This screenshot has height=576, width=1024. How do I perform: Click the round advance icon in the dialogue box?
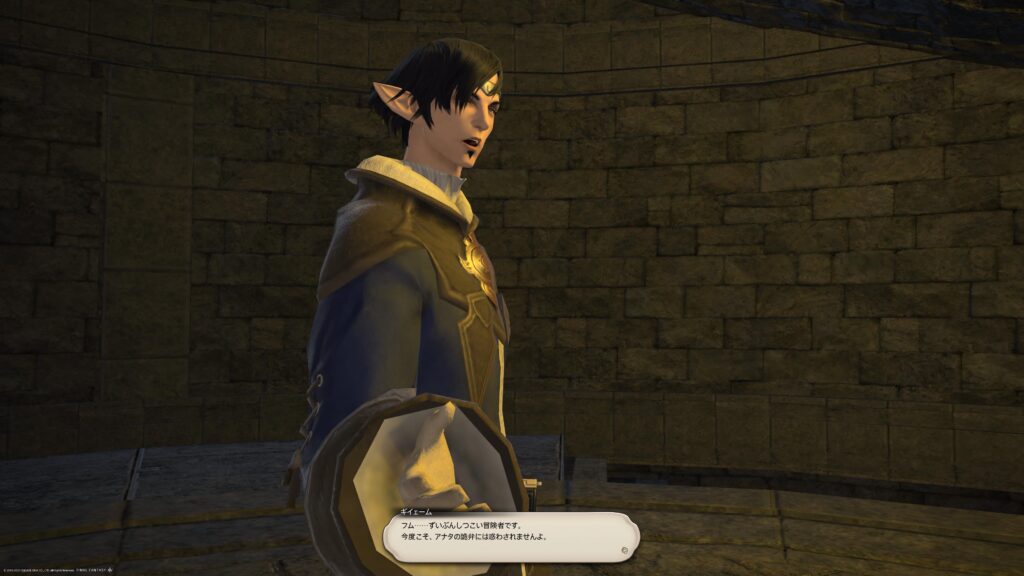[x=624, y=549]
